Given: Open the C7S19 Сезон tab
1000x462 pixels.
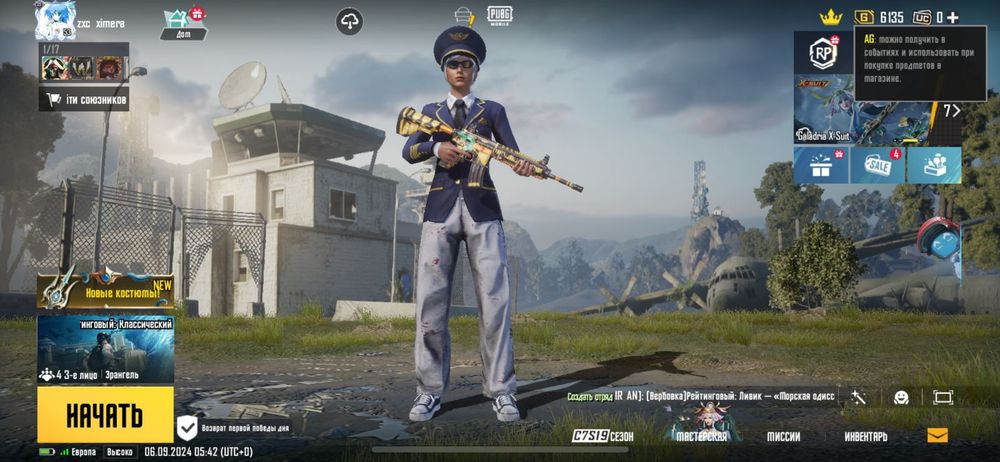Looking at the screenshot, I should pyautogui.click(x=603, y=437).
